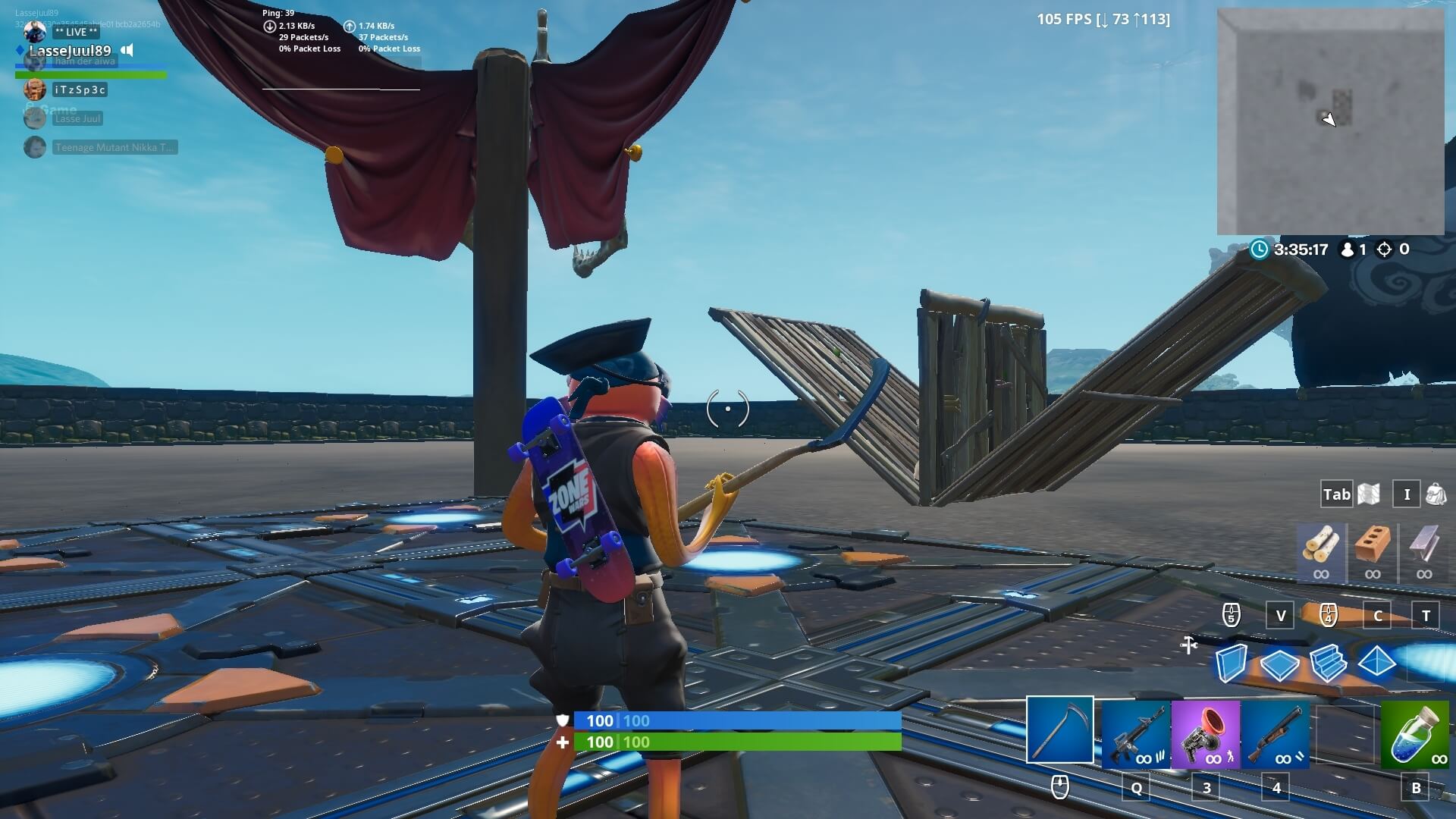The height and width of the screenshot is (819, 1456).
Task: Click the iTzSp3c player name
Action: pos(78,89)
